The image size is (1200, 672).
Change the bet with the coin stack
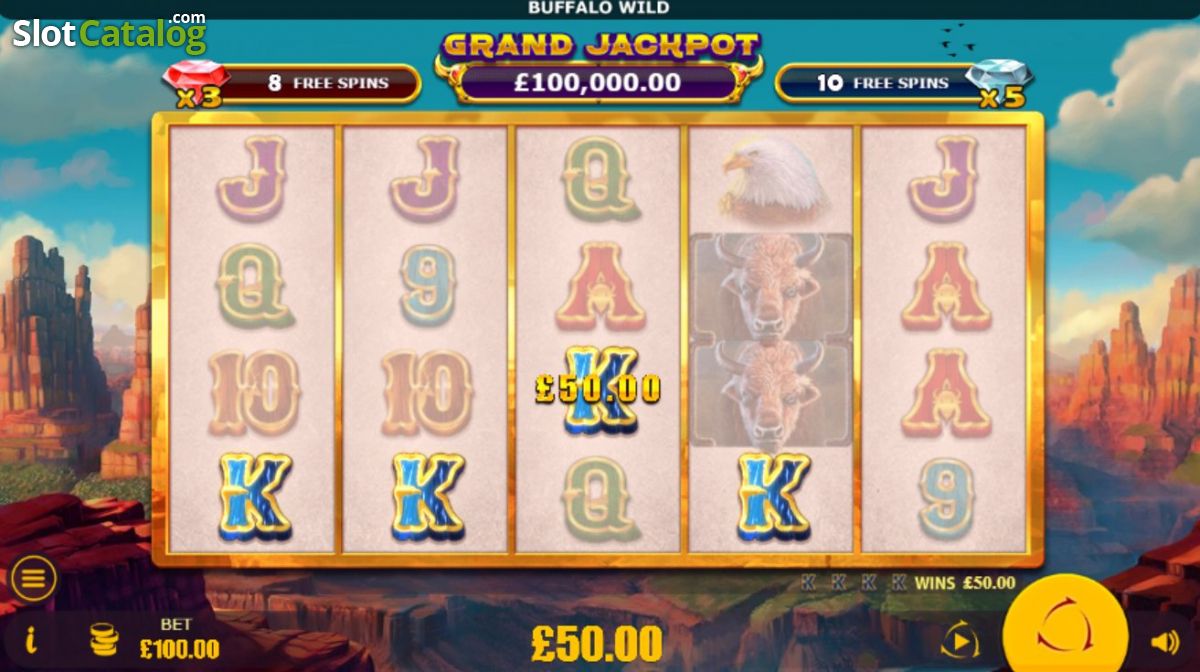(x=103, y=639)
